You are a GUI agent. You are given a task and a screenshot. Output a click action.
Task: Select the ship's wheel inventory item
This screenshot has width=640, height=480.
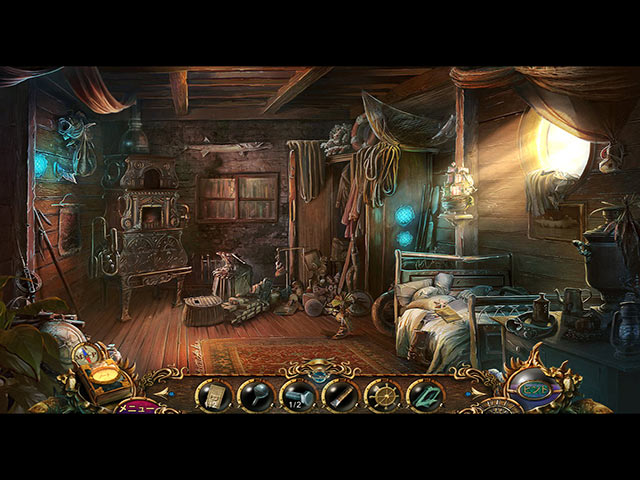[382, 394]
